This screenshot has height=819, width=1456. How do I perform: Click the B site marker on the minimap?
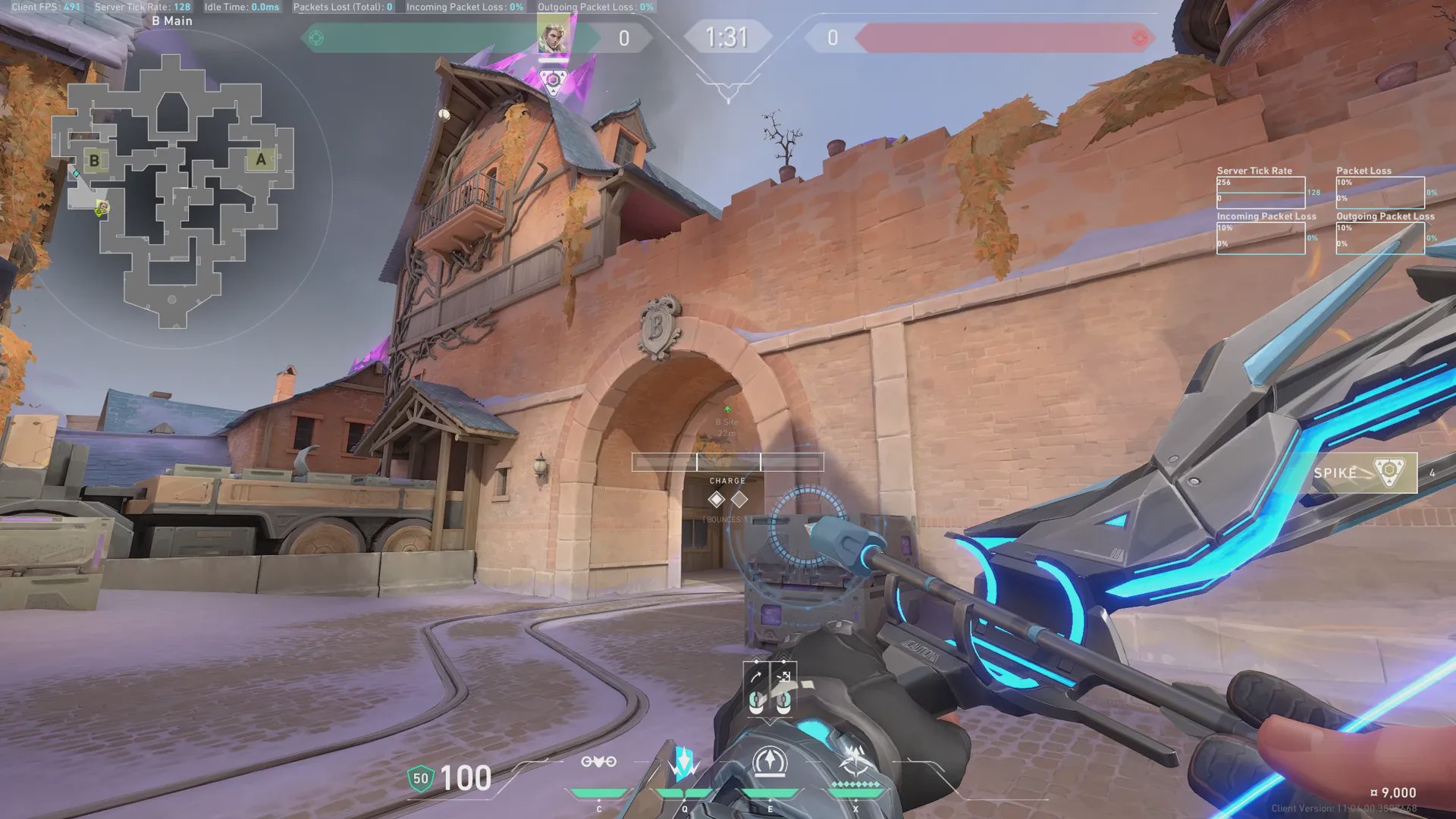(94, 161)
